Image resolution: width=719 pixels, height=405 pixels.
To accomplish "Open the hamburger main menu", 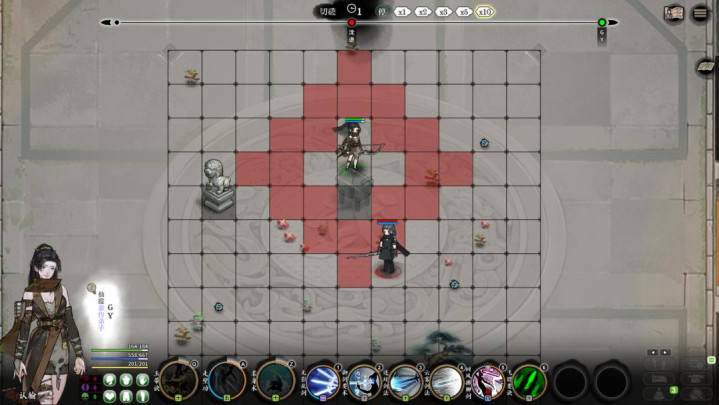I will pyautogui.click(x=702, y=13).
